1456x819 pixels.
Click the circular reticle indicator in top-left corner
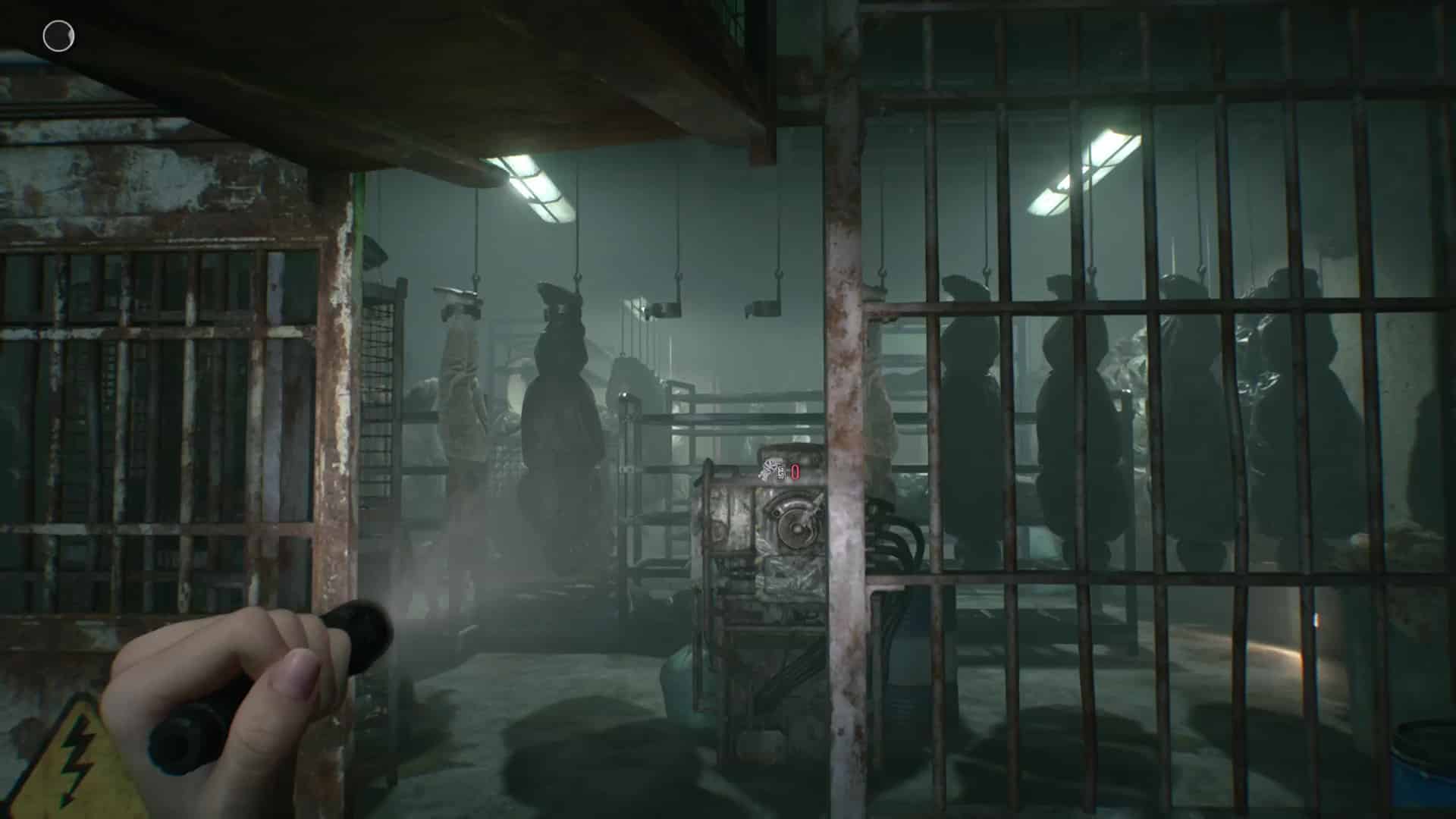[x=57, y=35]
